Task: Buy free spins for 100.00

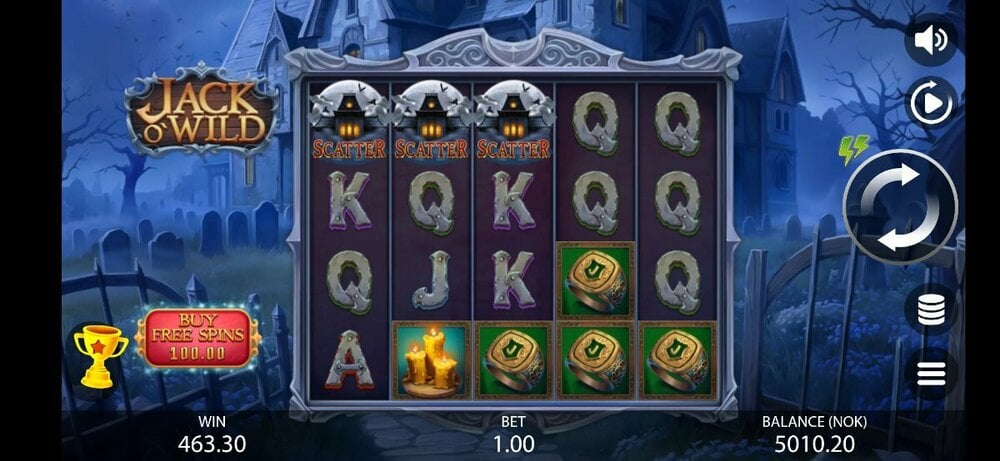Action: pos(198,339)
